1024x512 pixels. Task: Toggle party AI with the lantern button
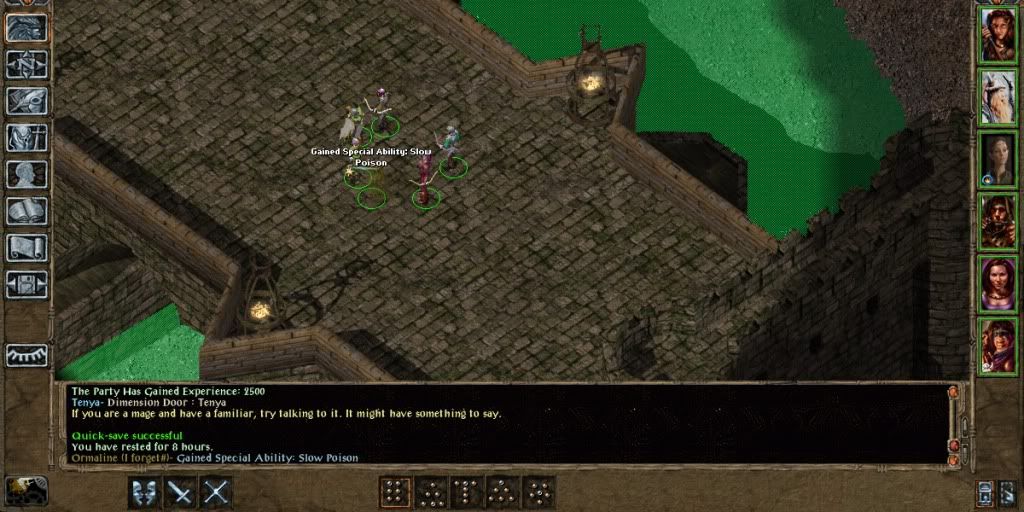(1008, 492)
